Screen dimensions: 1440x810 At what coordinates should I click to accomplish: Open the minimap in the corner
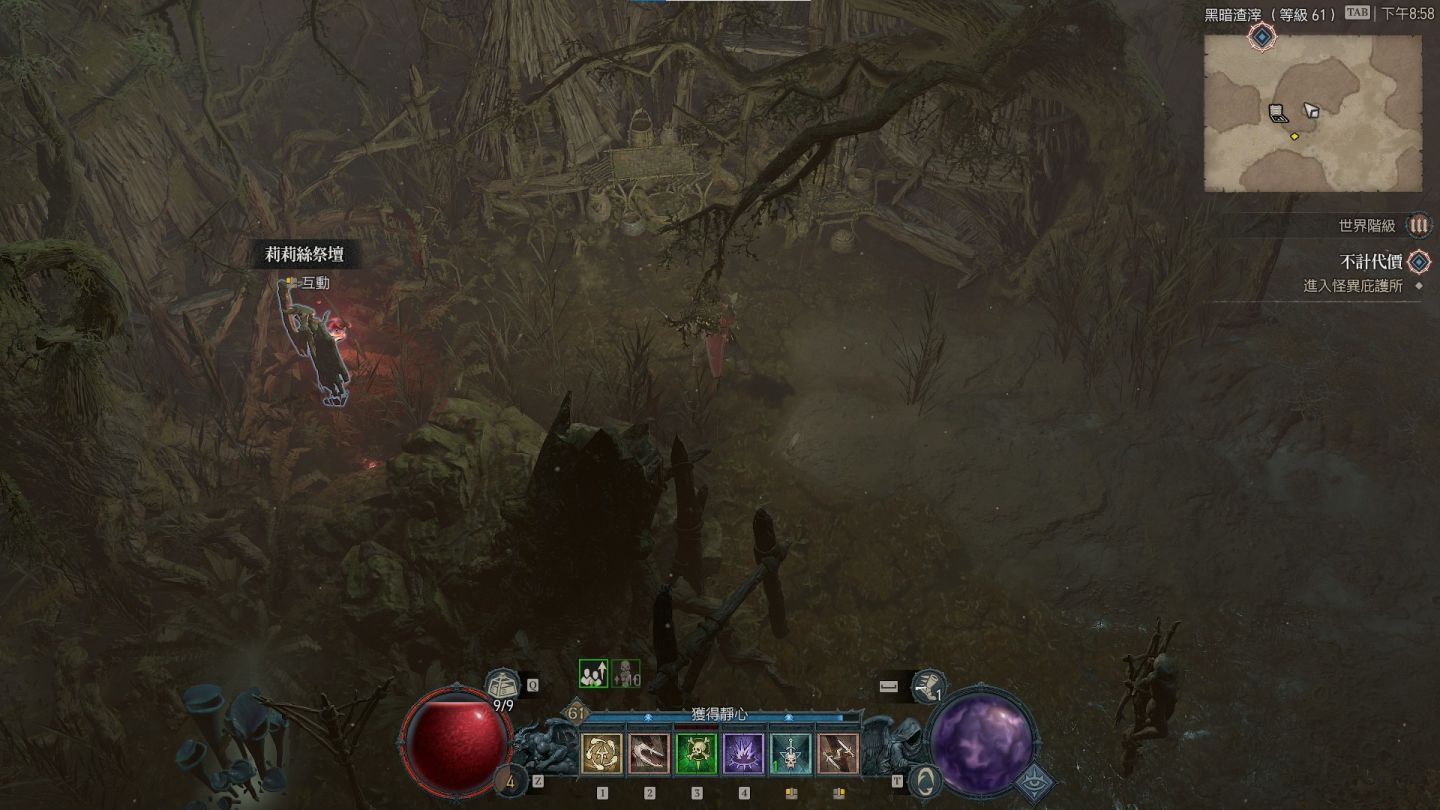1312,113
